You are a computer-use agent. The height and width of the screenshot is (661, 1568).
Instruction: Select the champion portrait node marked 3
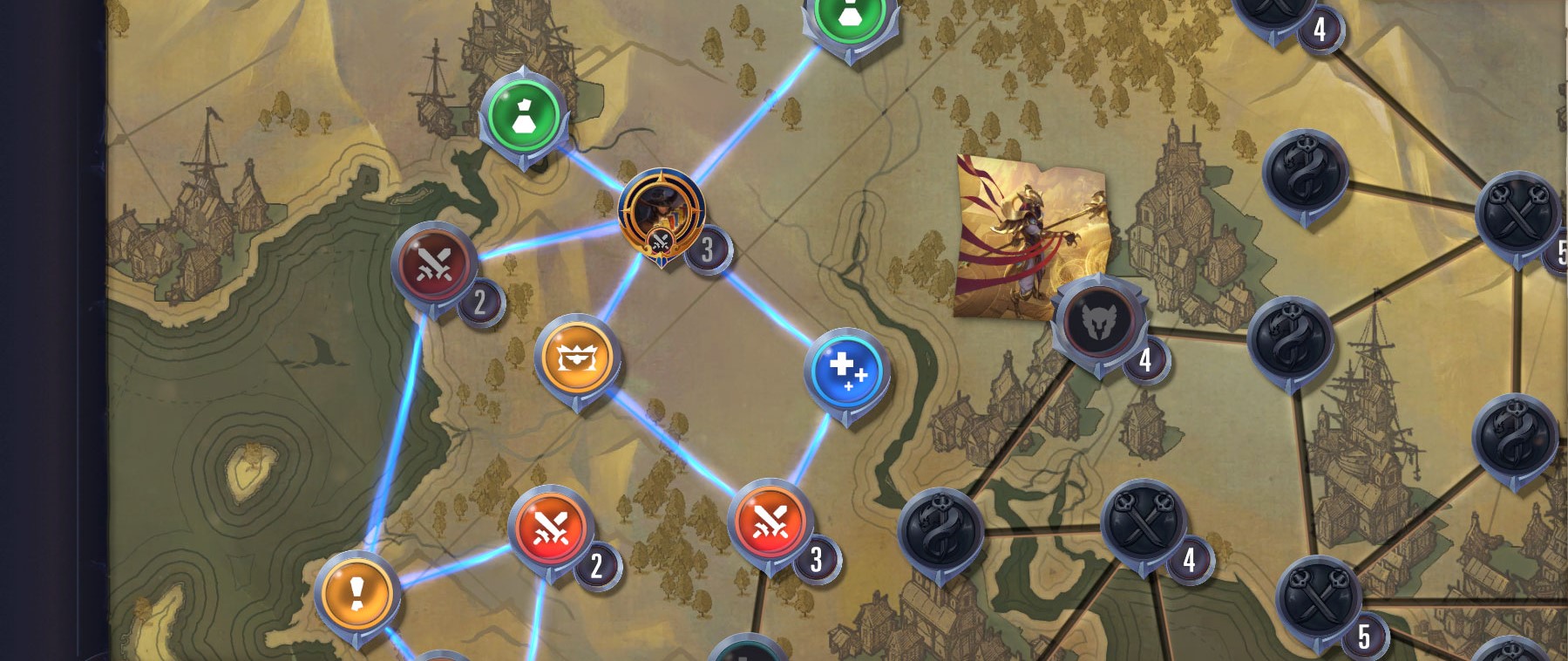coord(661,212)
